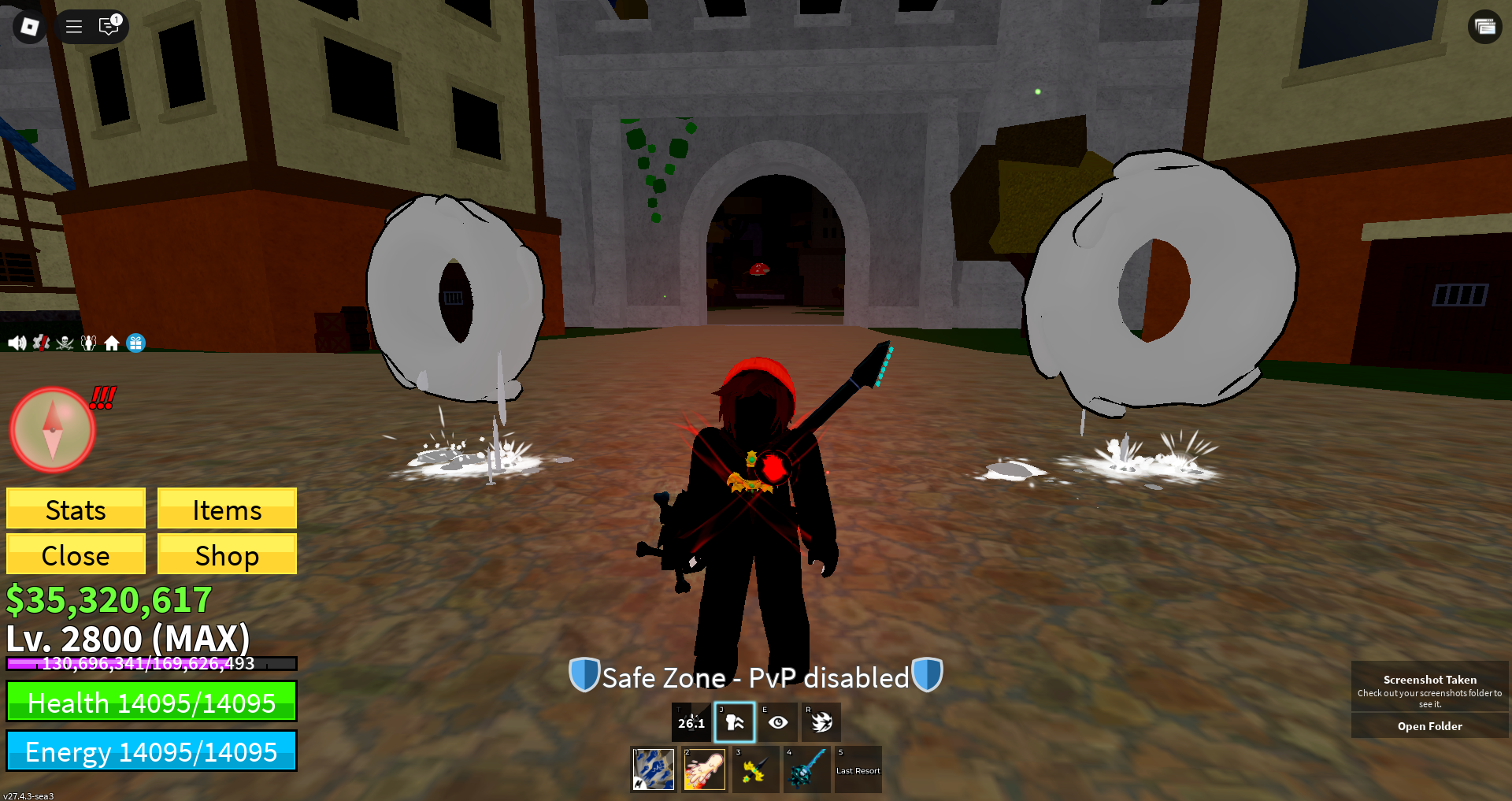Viewport: 1512px width, 801px height.
Task: Close the yellow side menu
Action: (x=76, y=554)
